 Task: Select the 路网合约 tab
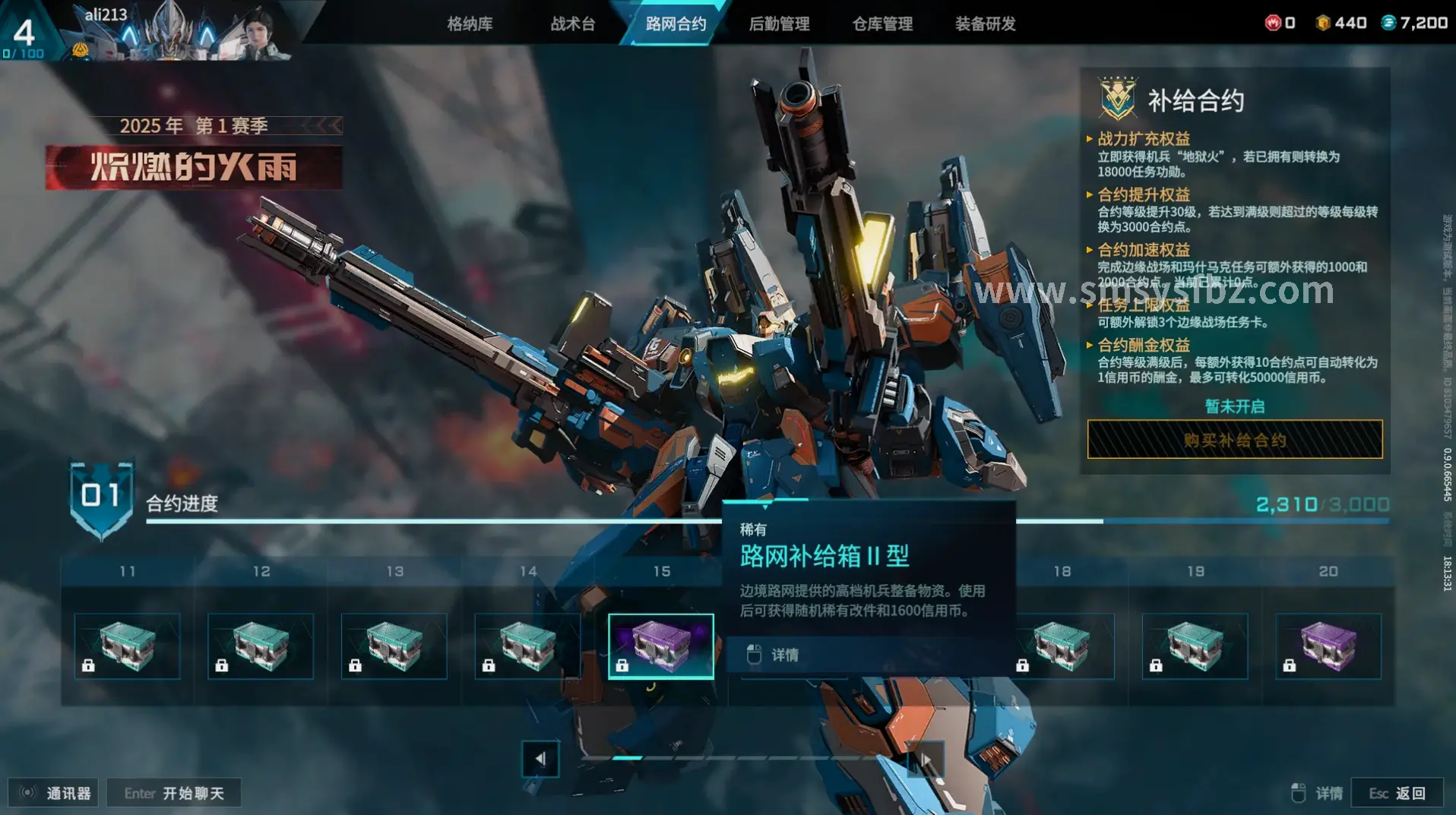(x=676, y=24)
